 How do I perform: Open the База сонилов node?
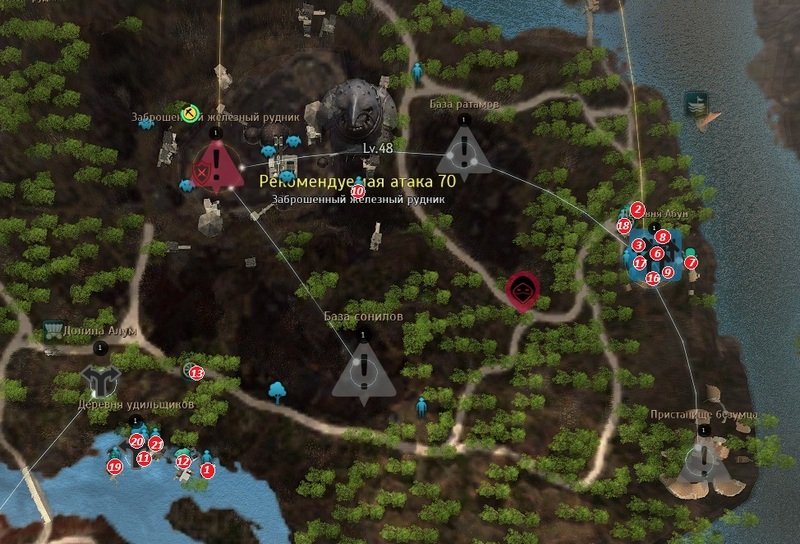(361, 370)
